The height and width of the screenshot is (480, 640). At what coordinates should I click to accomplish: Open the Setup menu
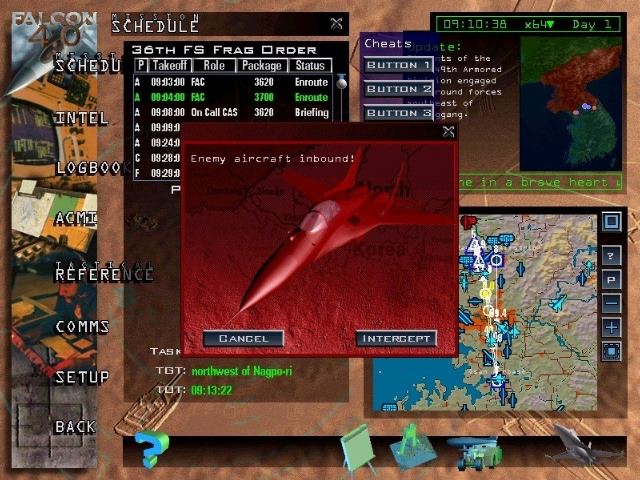(82, 378)
